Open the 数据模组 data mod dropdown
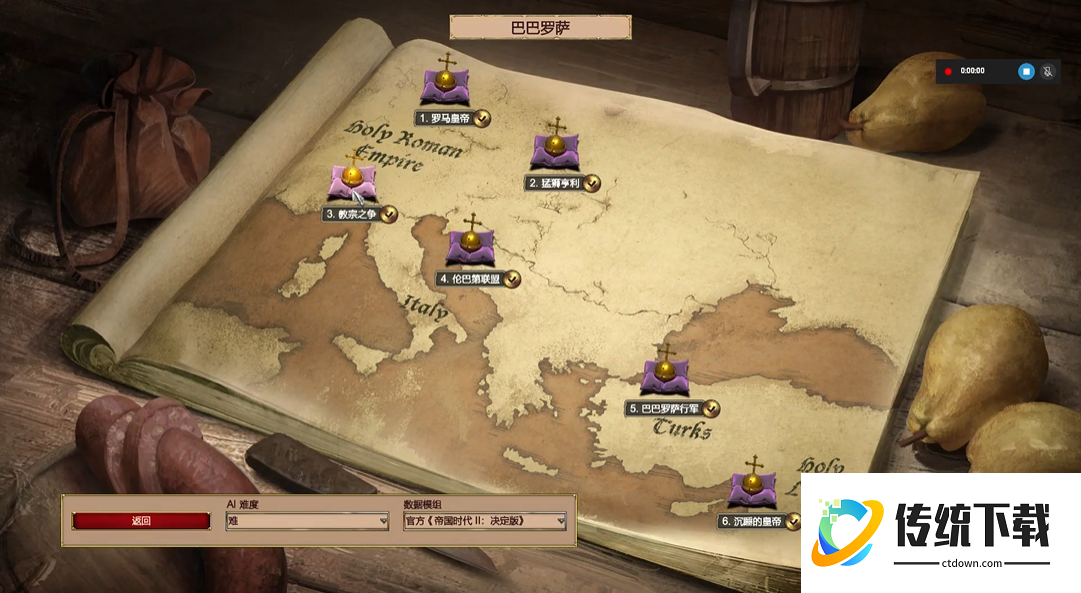This screenshot has width=1081, height=593. [x=484, y=521]
